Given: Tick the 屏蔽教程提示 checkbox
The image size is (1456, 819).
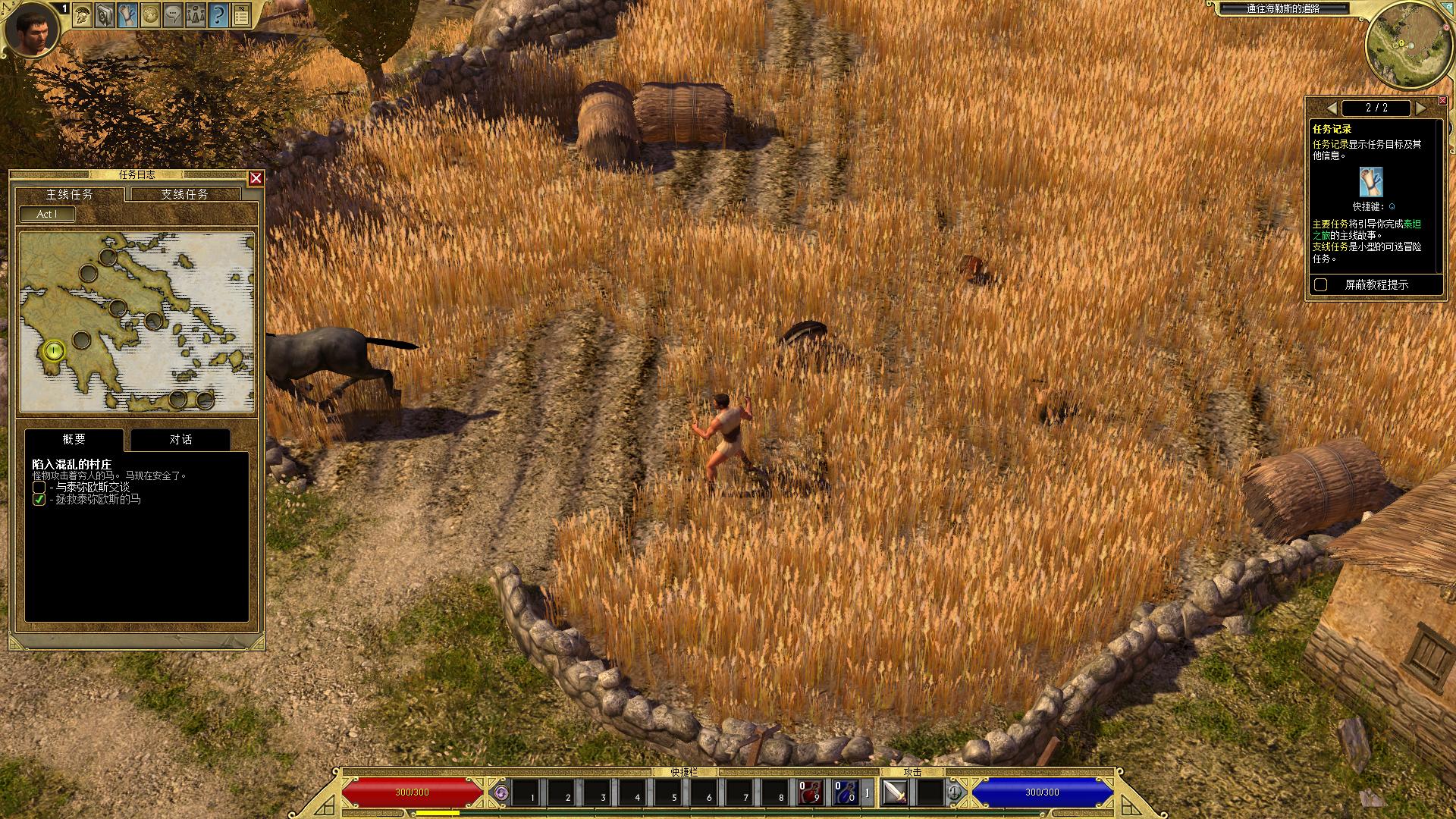Looking at the screenshot, I should tap(1321, 284).
